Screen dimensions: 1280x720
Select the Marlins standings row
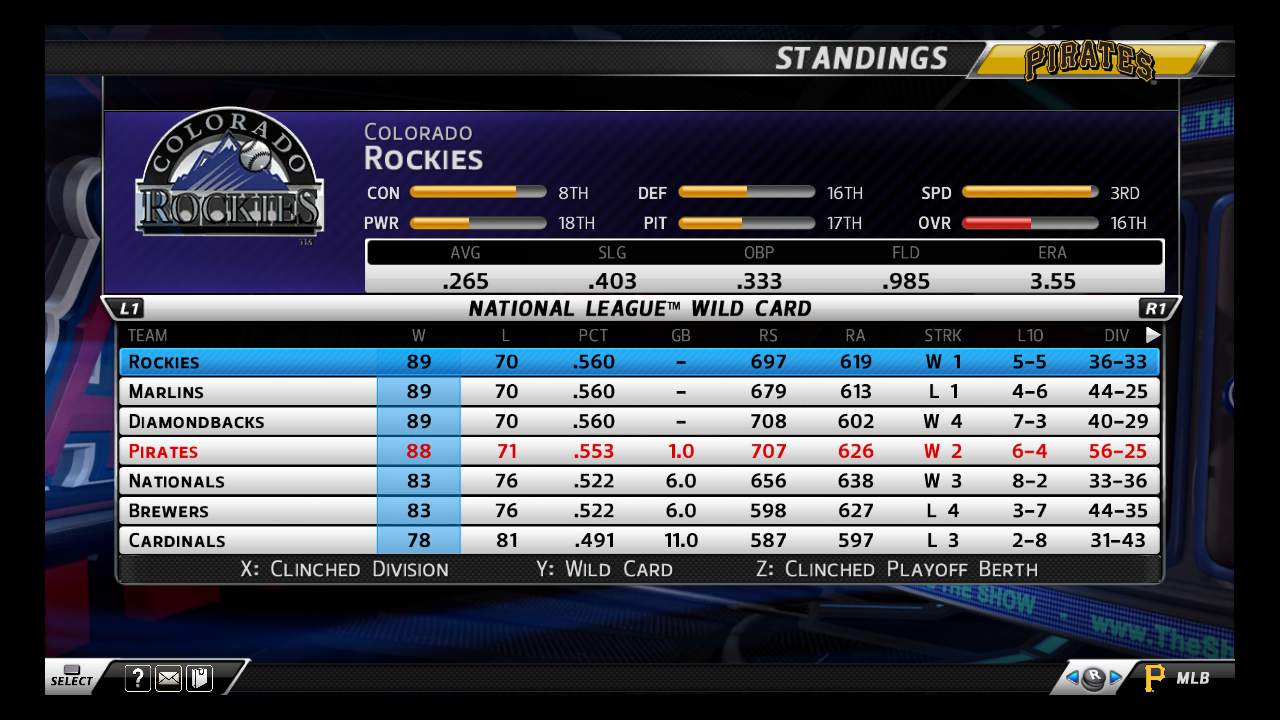pyautogui.click(x=639, y=391)
